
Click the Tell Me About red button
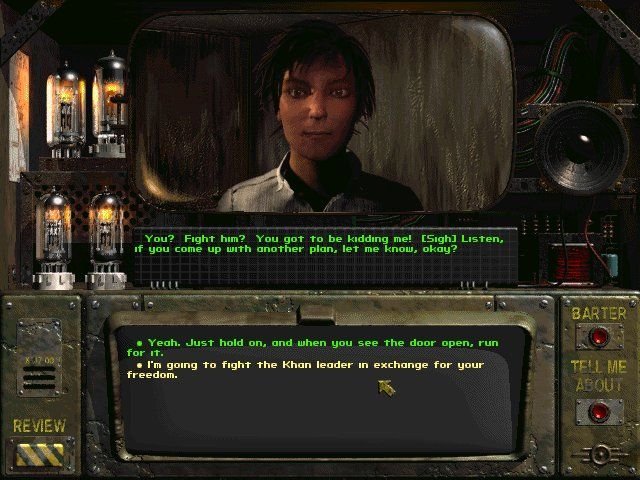coord(598,410)
